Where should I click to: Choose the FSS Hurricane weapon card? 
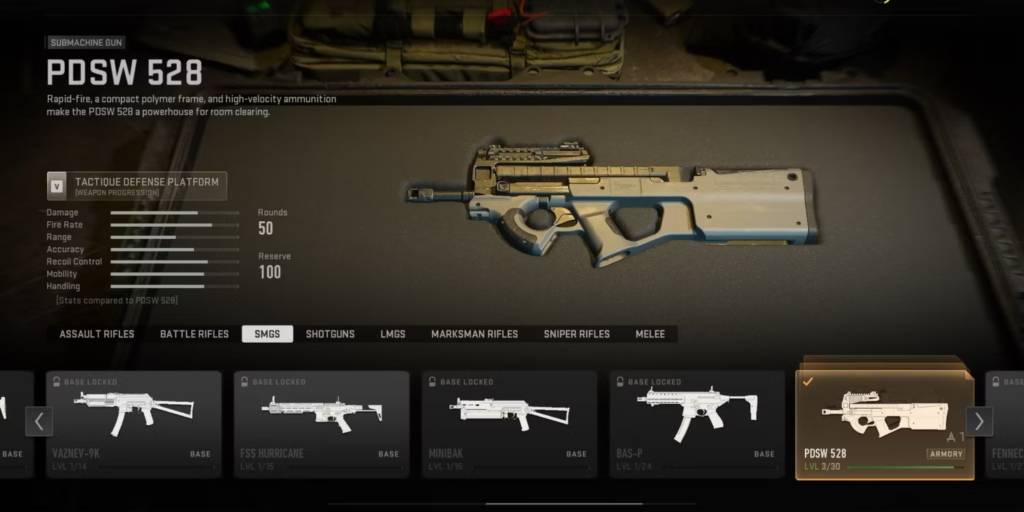(x=321, y=424)
